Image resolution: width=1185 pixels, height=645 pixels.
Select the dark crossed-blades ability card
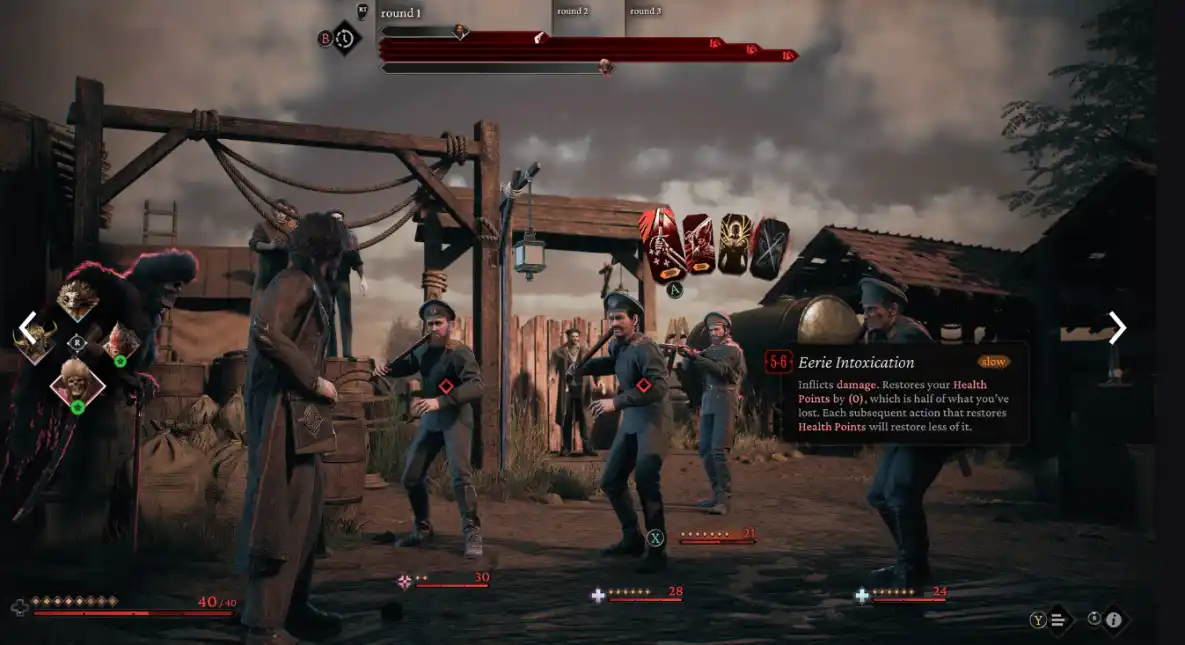point(770,248)
